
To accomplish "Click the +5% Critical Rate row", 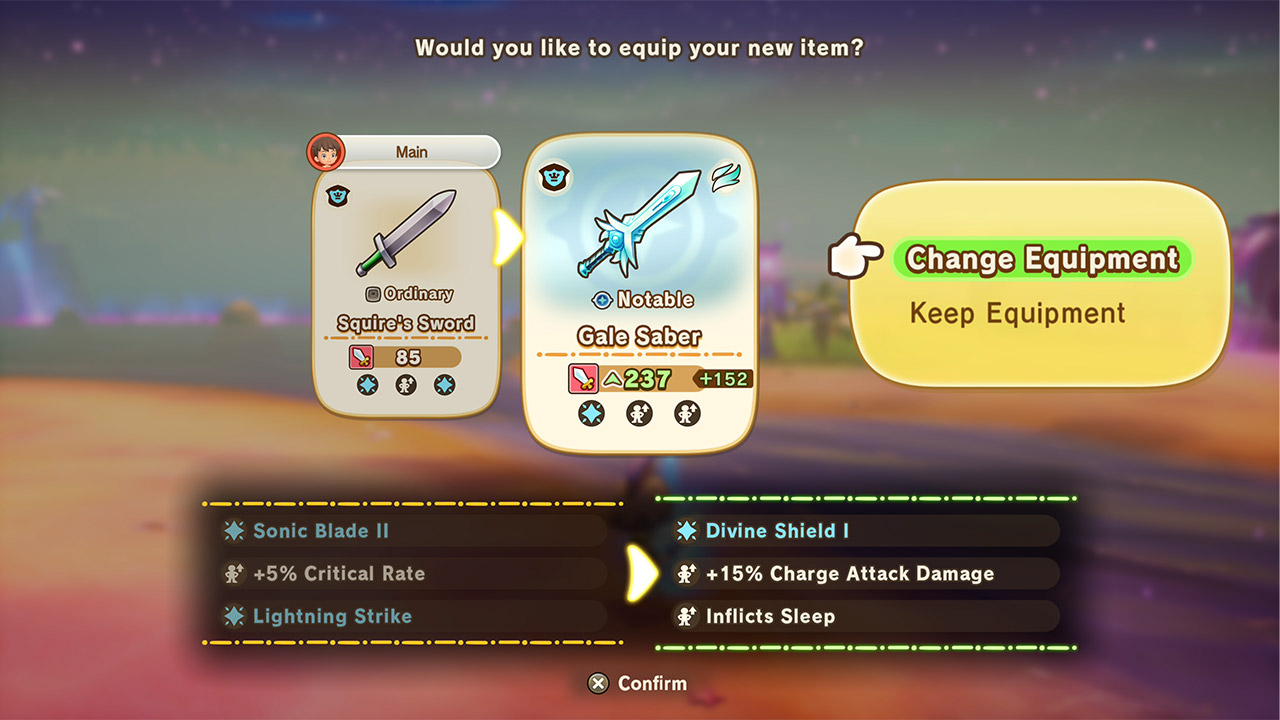I will point(412,574).
